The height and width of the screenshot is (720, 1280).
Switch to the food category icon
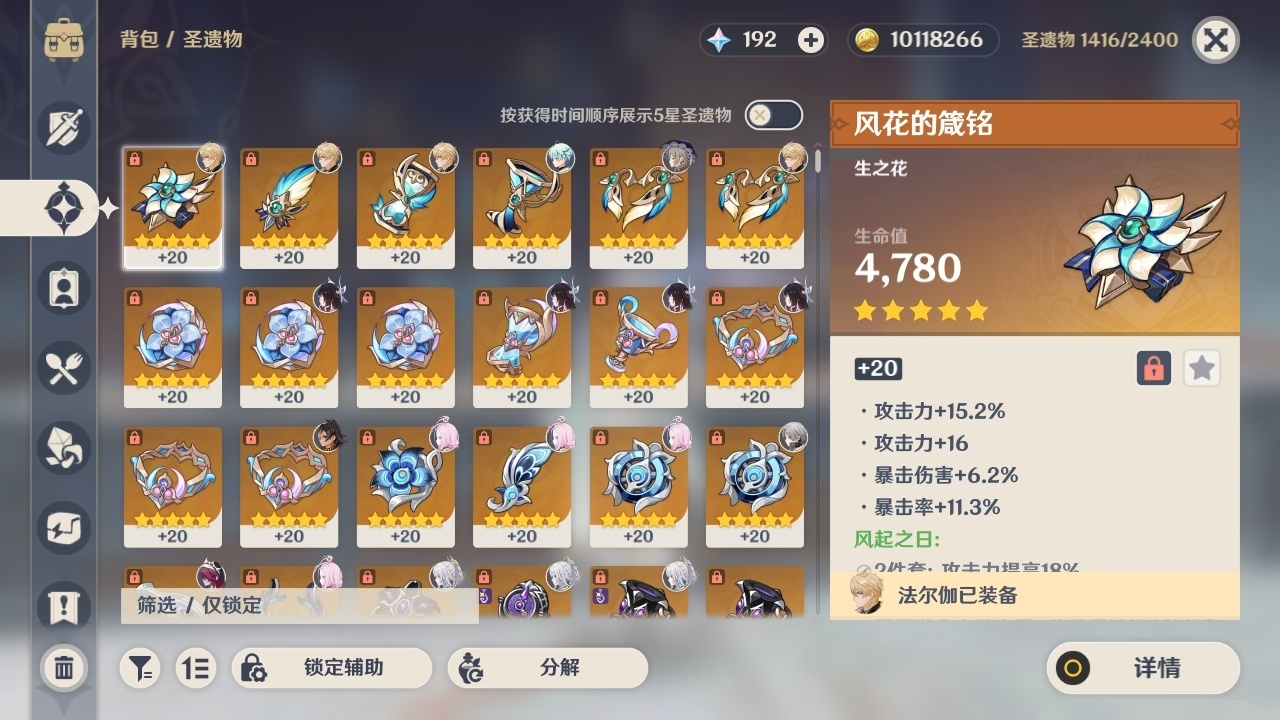[63, 368]
